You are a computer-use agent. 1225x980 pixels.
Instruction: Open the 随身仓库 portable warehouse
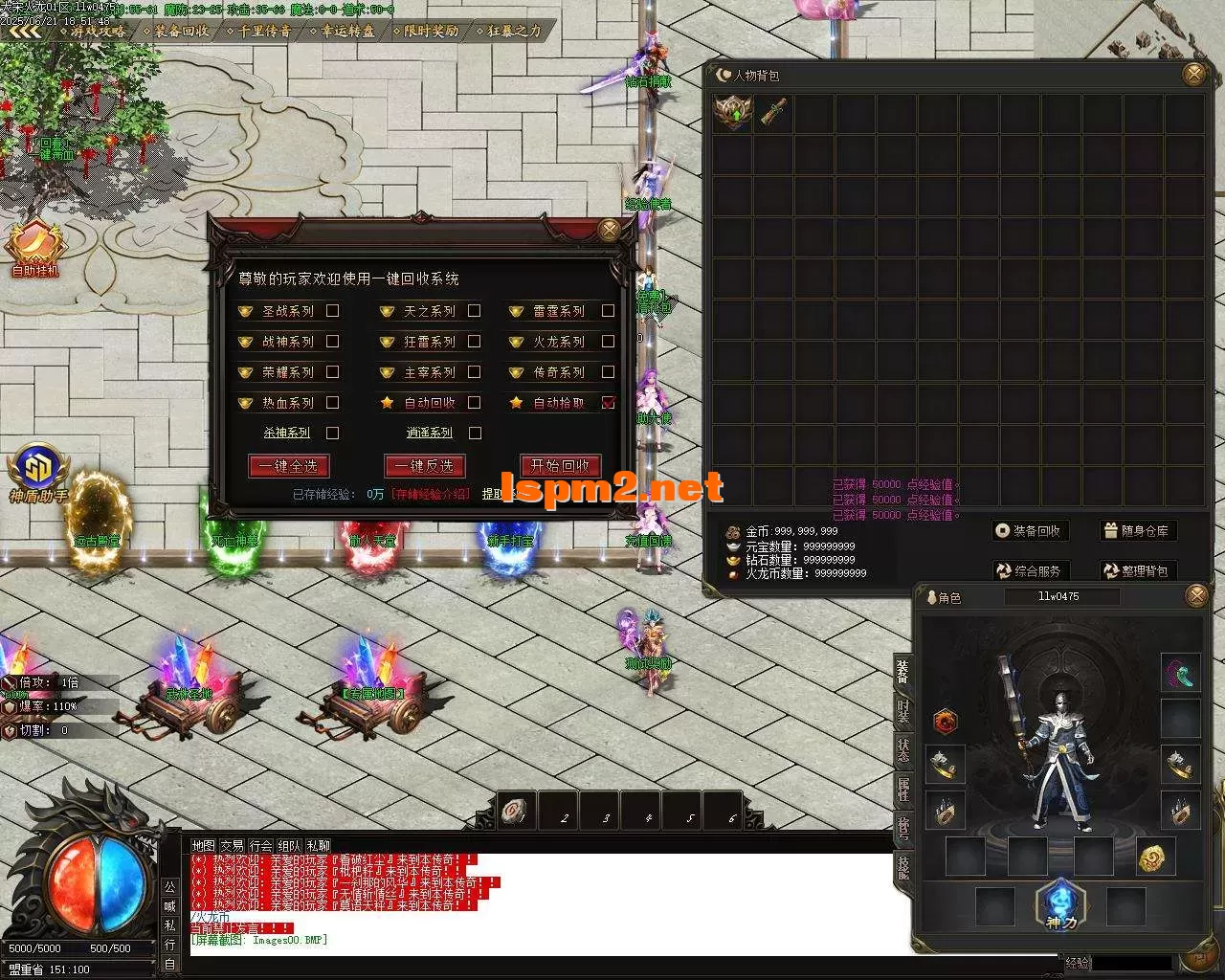click(1136, 531)
